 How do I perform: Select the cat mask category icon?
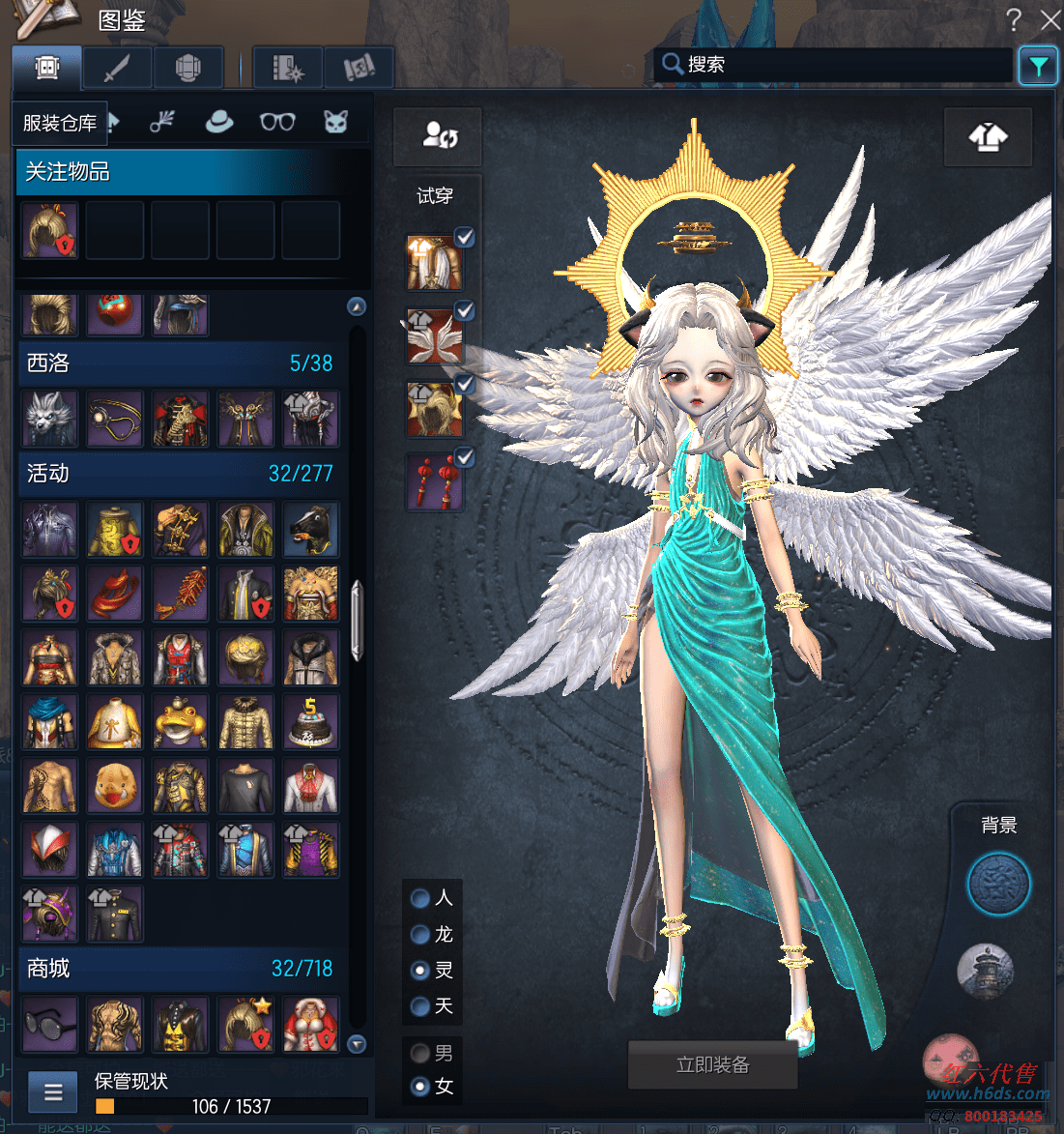(x=335, y=122)
